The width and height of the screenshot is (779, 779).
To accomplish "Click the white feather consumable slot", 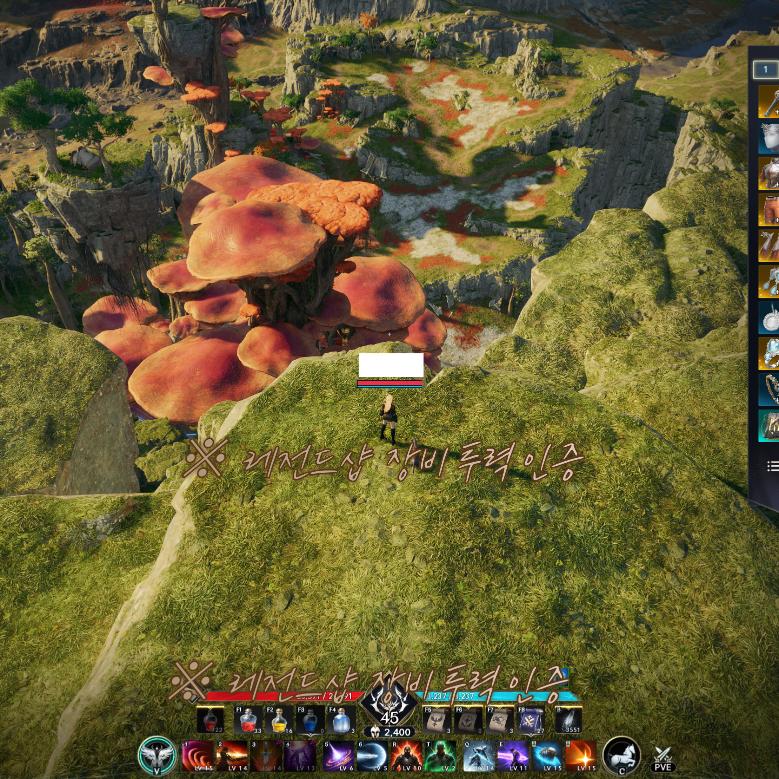I will (568, 720).
